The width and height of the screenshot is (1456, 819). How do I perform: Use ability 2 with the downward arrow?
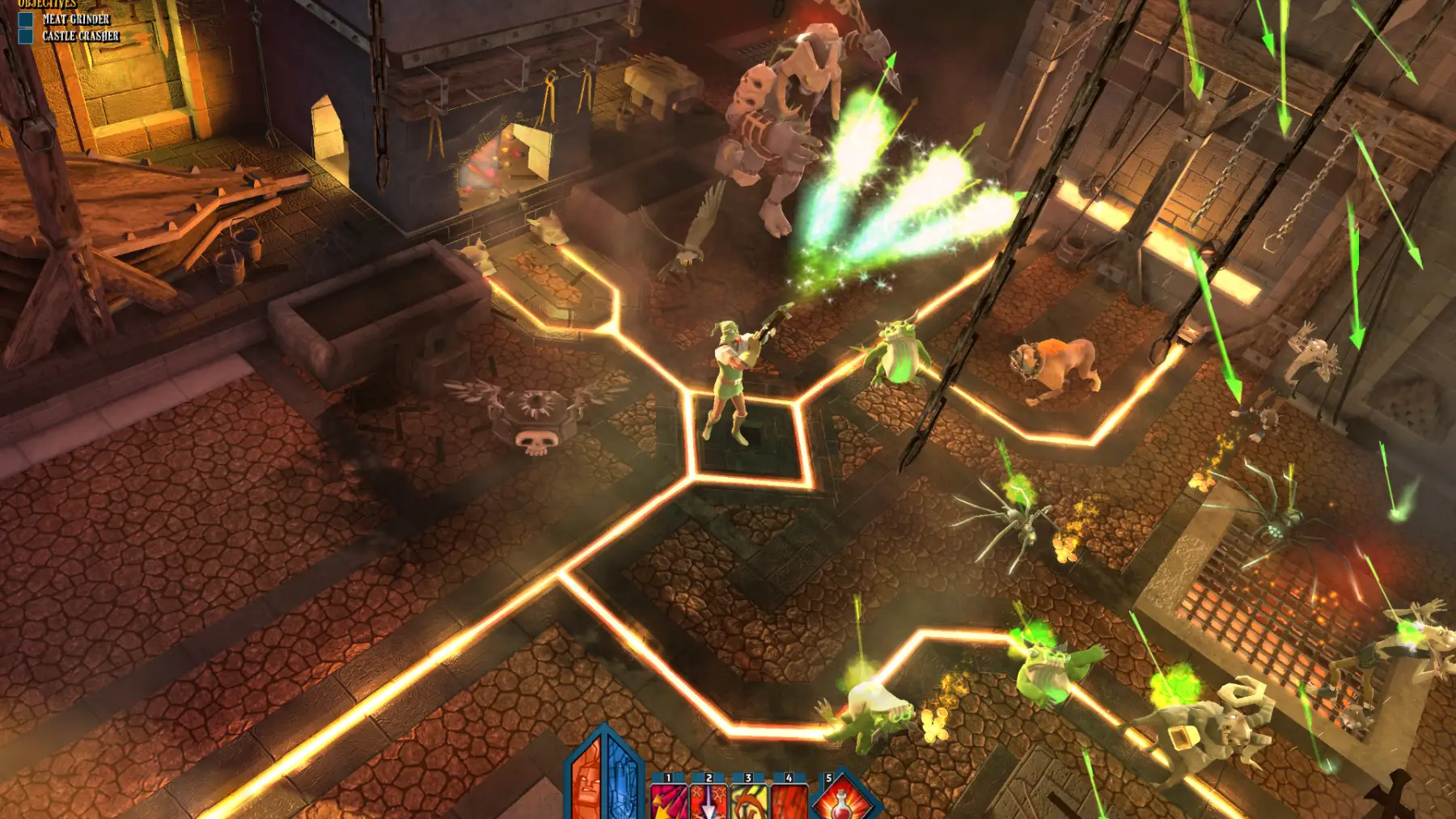click(x=709, y=802)
